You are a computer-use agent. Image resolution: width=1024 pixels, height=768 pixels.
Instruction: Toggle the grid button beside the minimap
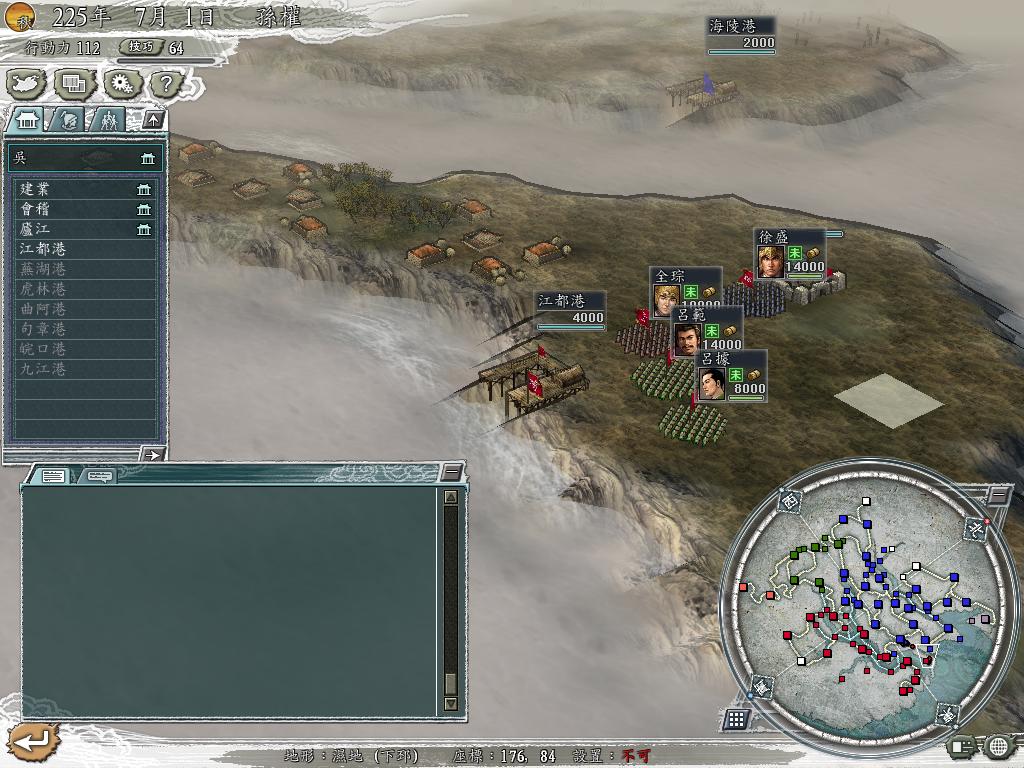(736, 718)
